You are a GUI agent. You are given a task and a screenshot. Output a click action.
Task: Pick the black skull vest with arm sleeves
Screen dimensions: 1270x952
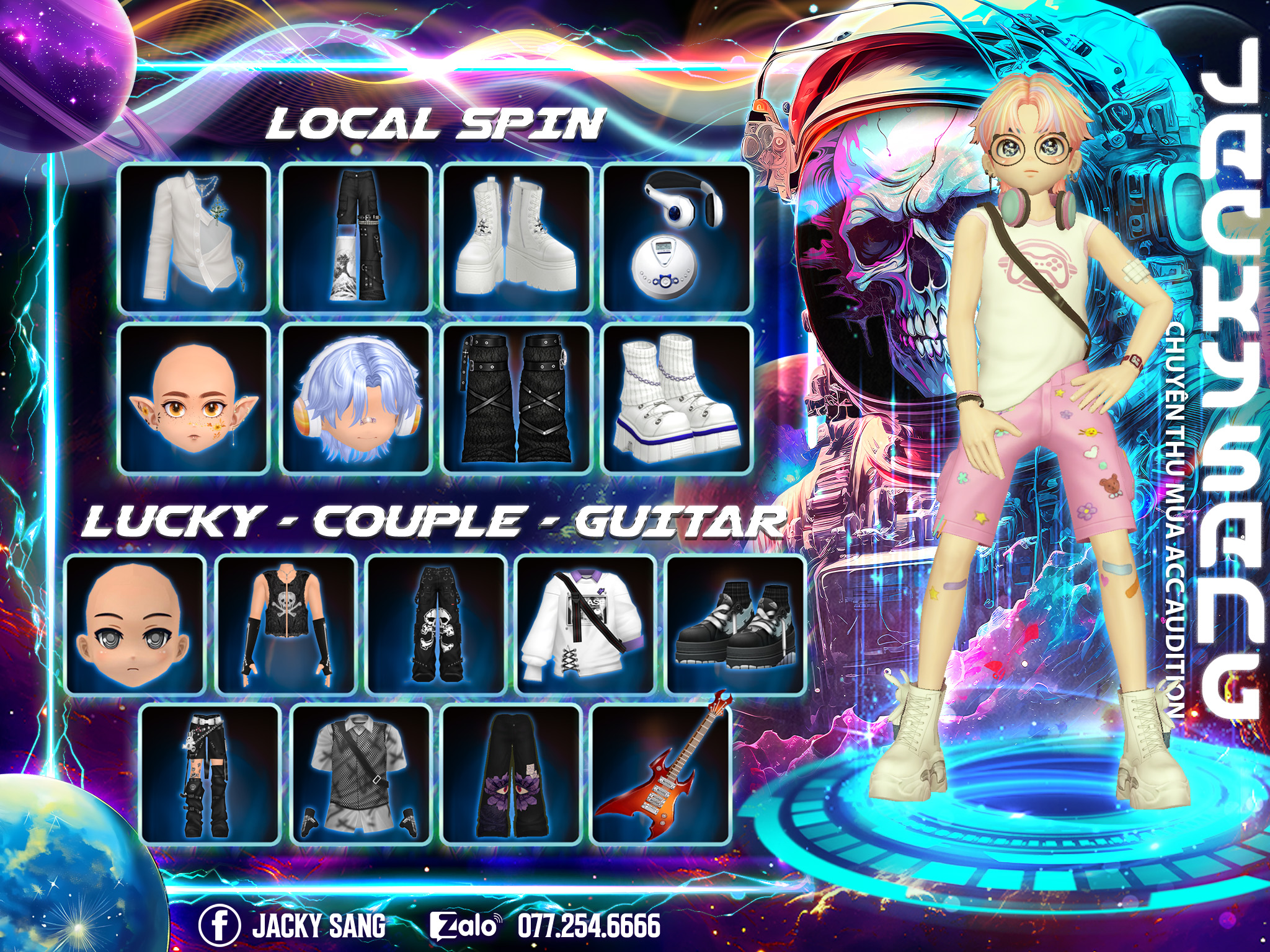point(286,625)
